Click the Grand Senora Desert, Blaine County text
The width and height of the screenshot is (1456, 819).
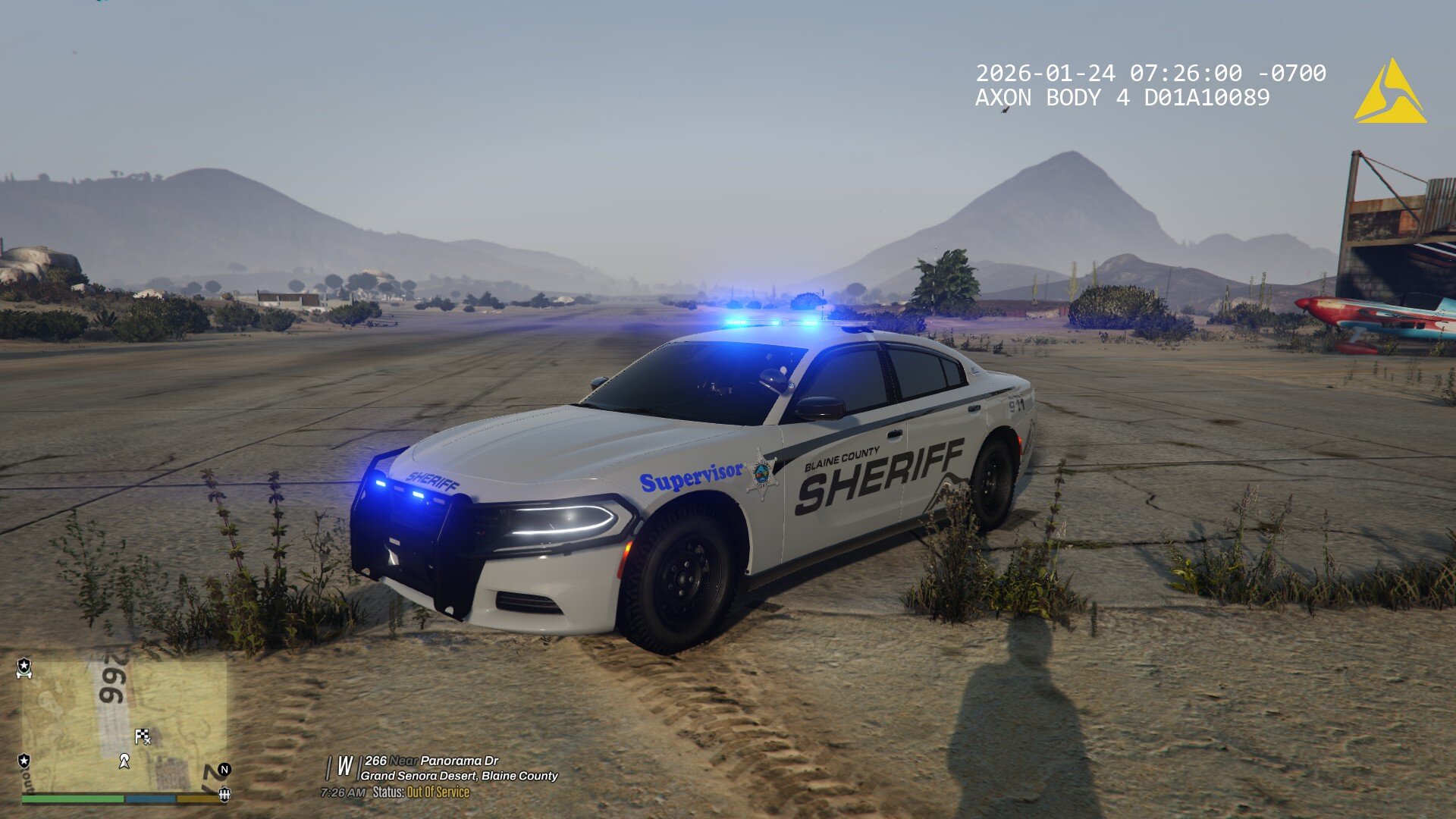458,775
